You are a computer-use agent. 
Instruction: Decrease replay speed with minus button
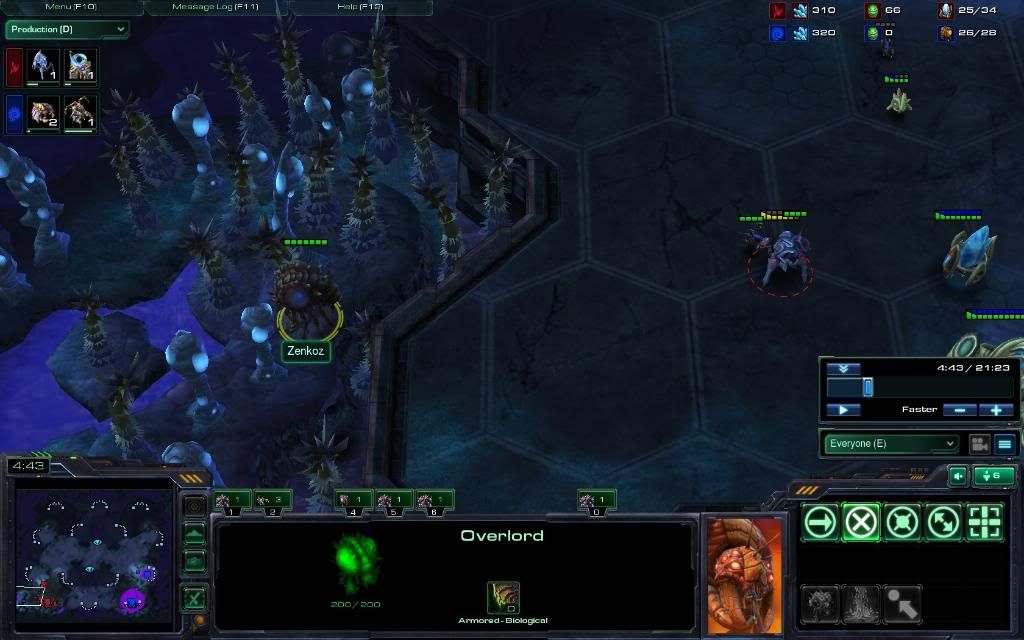(960, 410)
